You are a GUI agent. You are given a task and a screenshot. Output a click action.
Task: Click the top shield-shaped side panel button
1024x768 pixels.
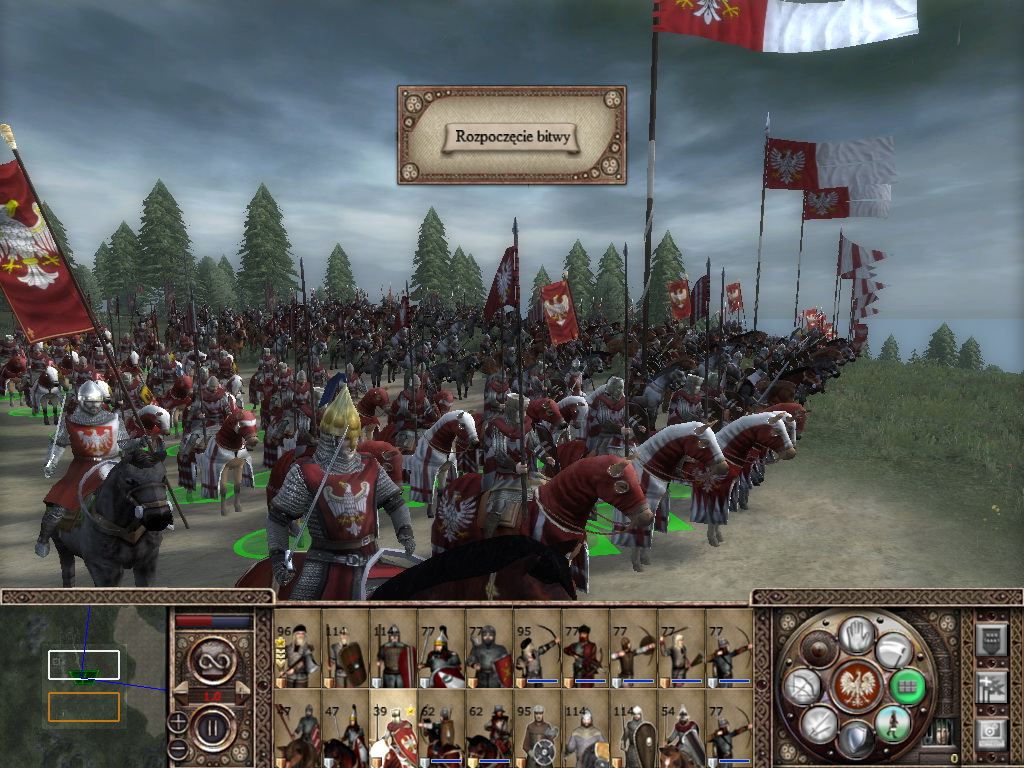(x=991, y=638)
